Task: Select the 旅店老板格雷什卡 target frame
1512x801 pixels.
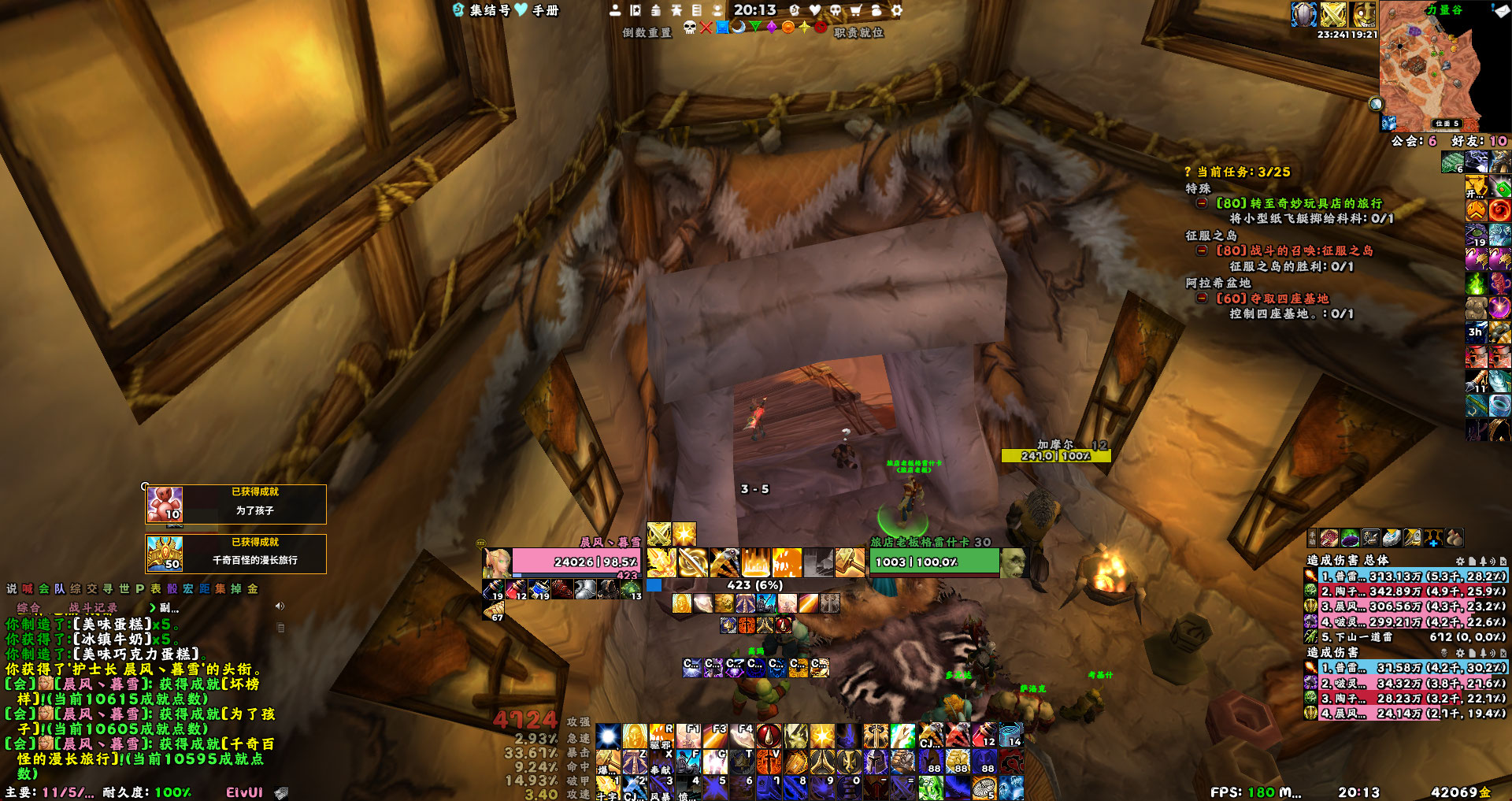Action: click(x=934, y=562)
